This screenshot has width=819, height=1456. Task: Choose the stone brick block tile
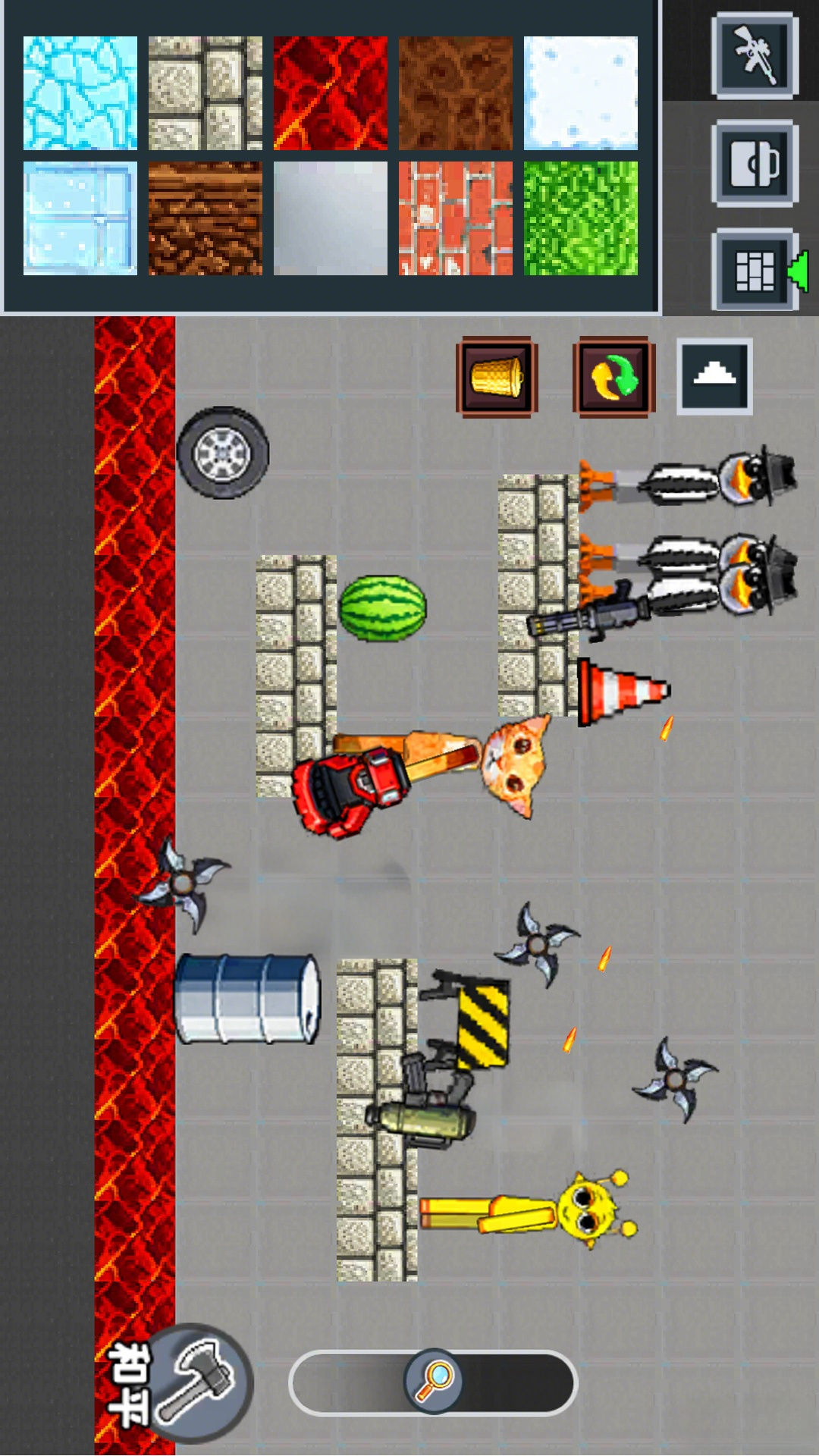(206, 93)
